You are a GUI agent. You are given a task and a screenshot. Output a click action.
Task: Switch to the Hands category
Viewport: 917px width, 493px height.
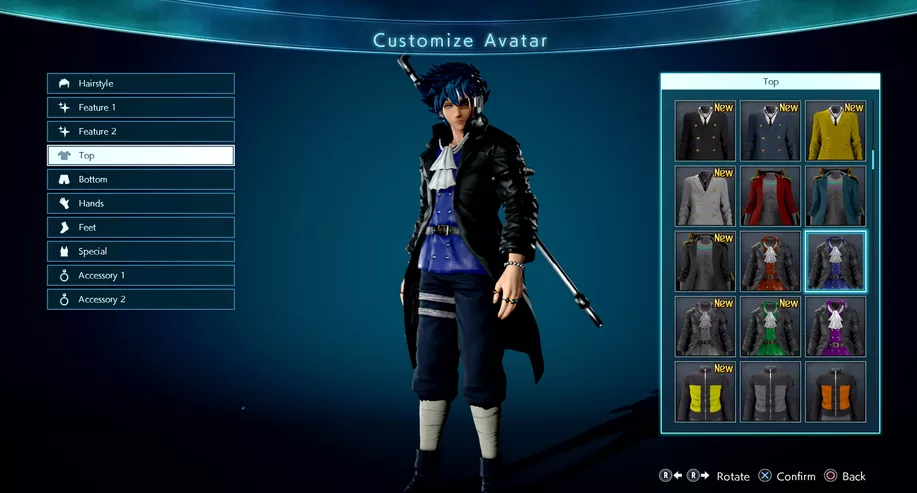[x=140, y=204]
